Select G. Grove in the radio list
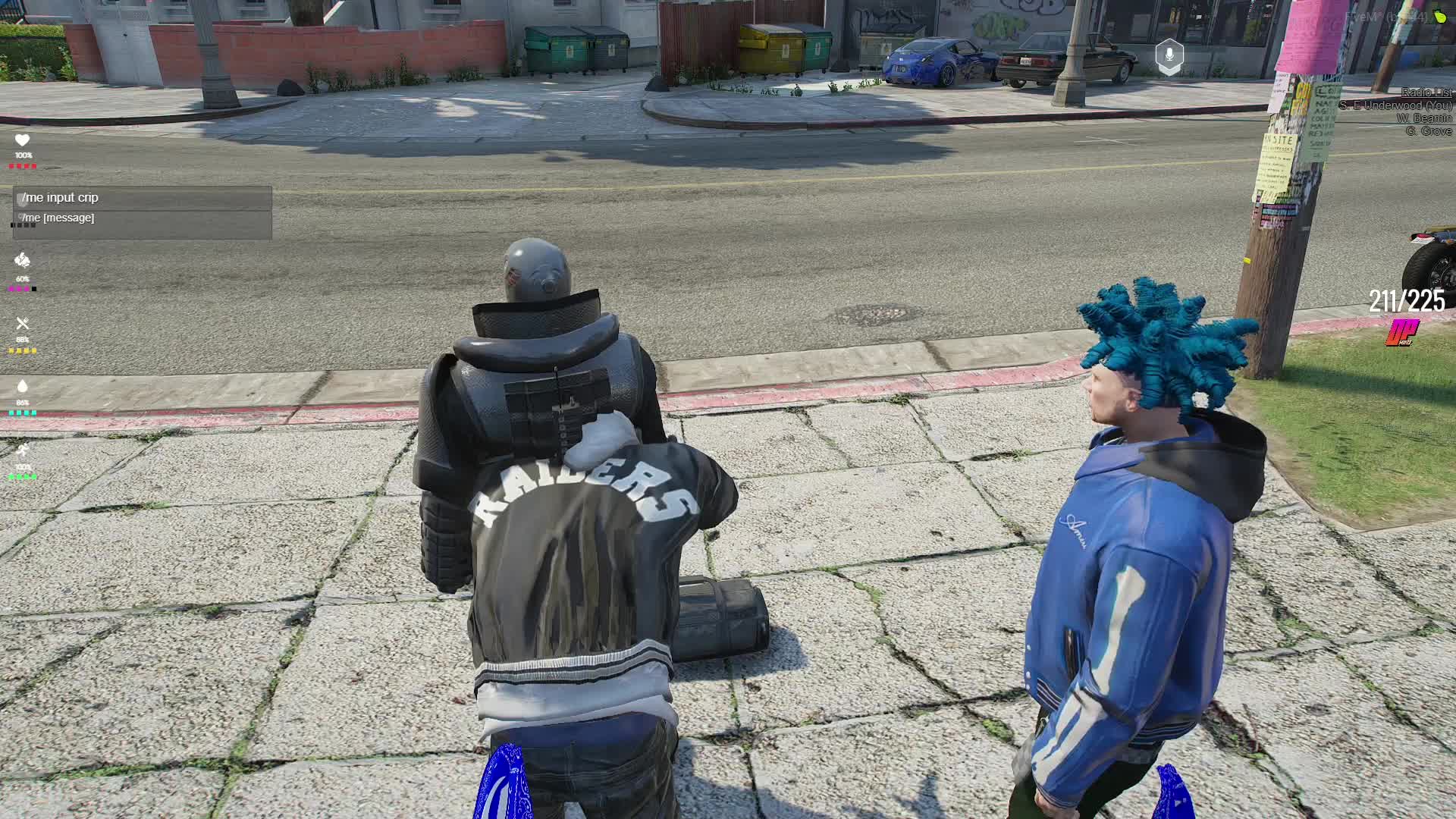This screenshot has width=1456, height=819. pos(1428,131)
